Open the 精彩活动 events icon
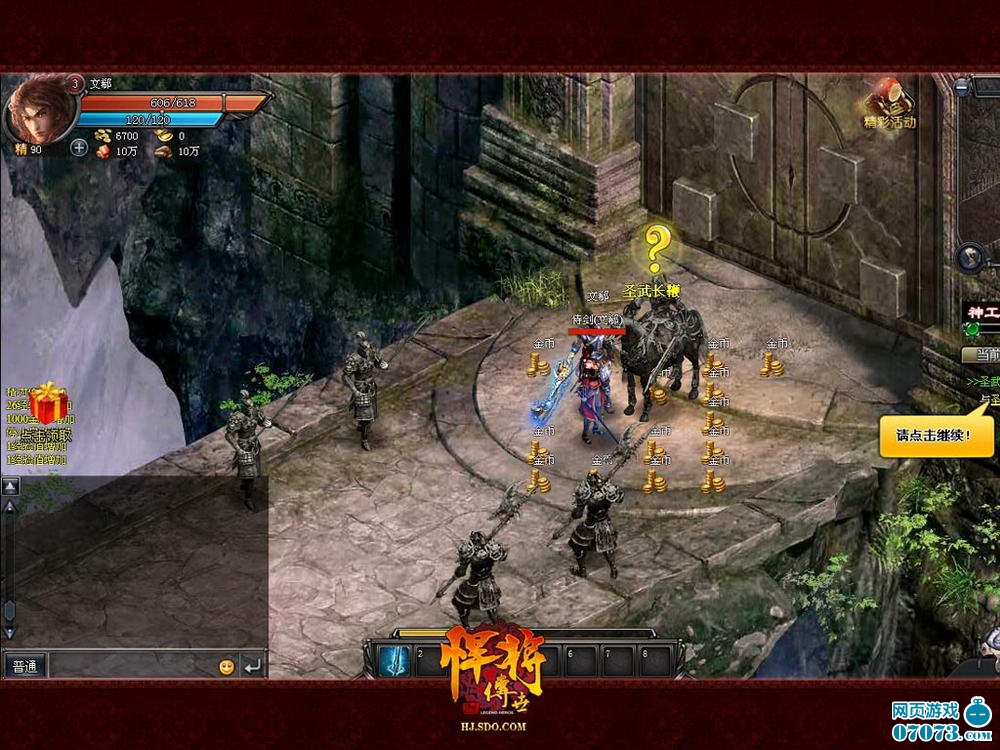 click(889, 105)
